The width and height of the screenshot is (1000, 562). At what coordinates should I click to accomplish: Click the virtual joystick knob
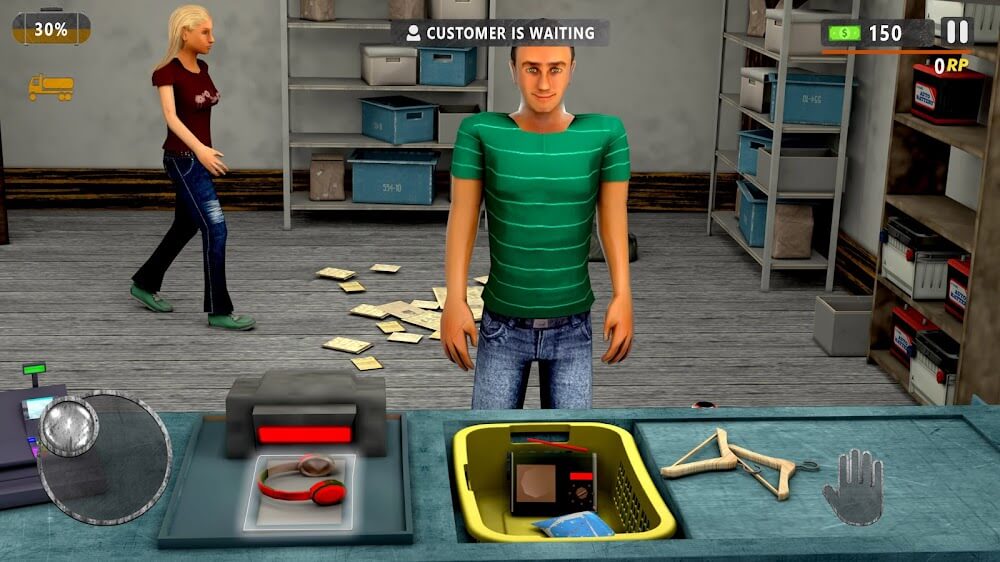point(69,426)
